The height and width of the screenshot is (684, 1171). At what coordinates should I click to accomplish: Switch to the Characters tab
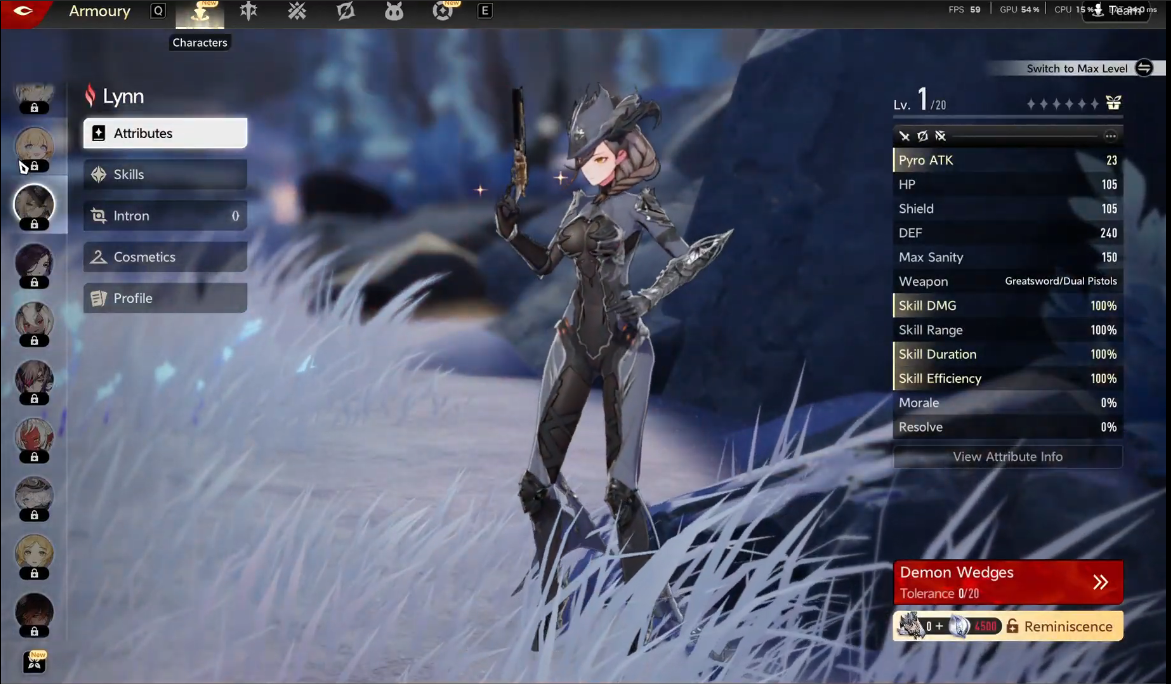click(200, 13)
